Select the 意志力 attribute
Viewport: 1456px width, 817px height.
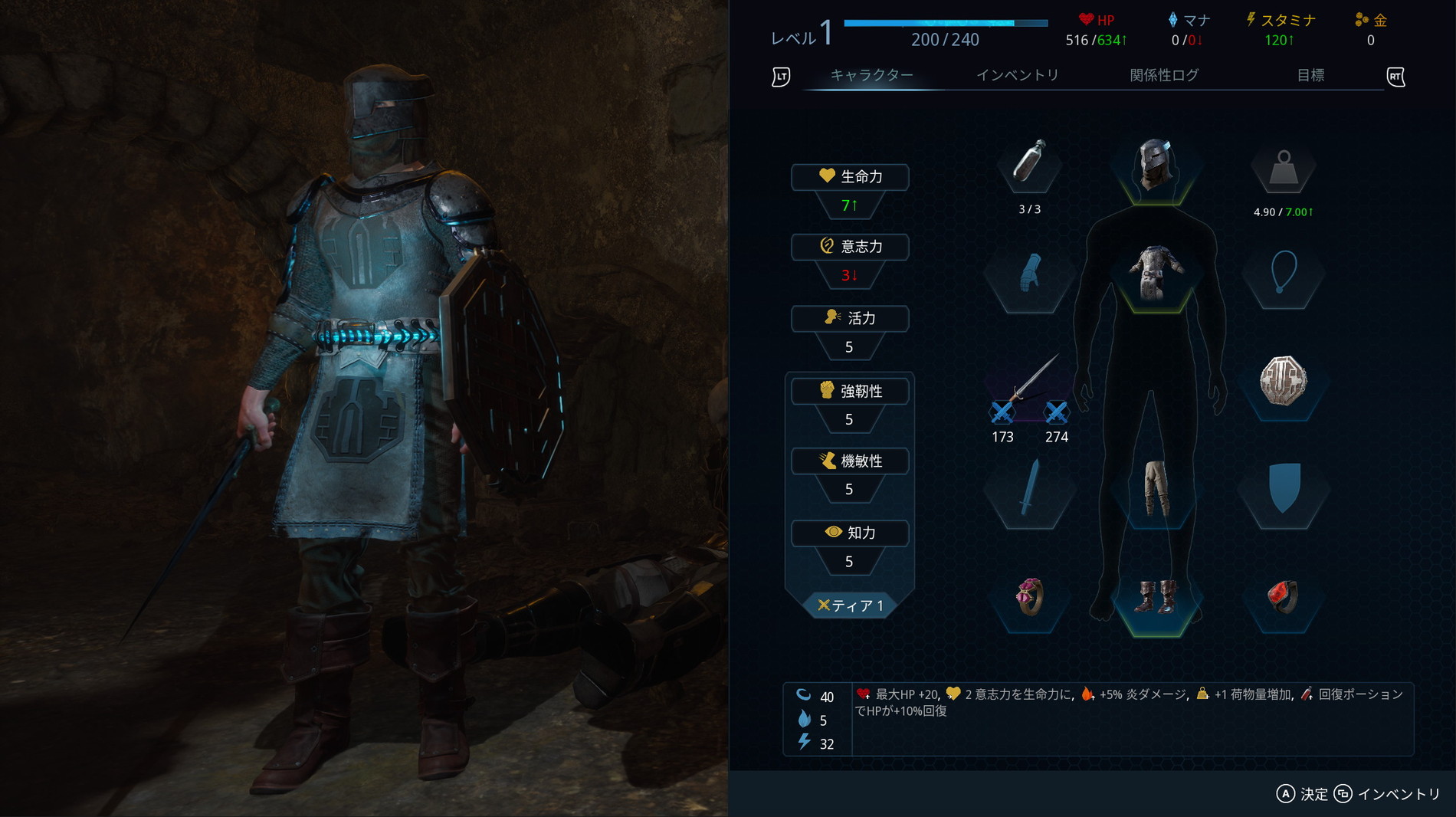850,247
